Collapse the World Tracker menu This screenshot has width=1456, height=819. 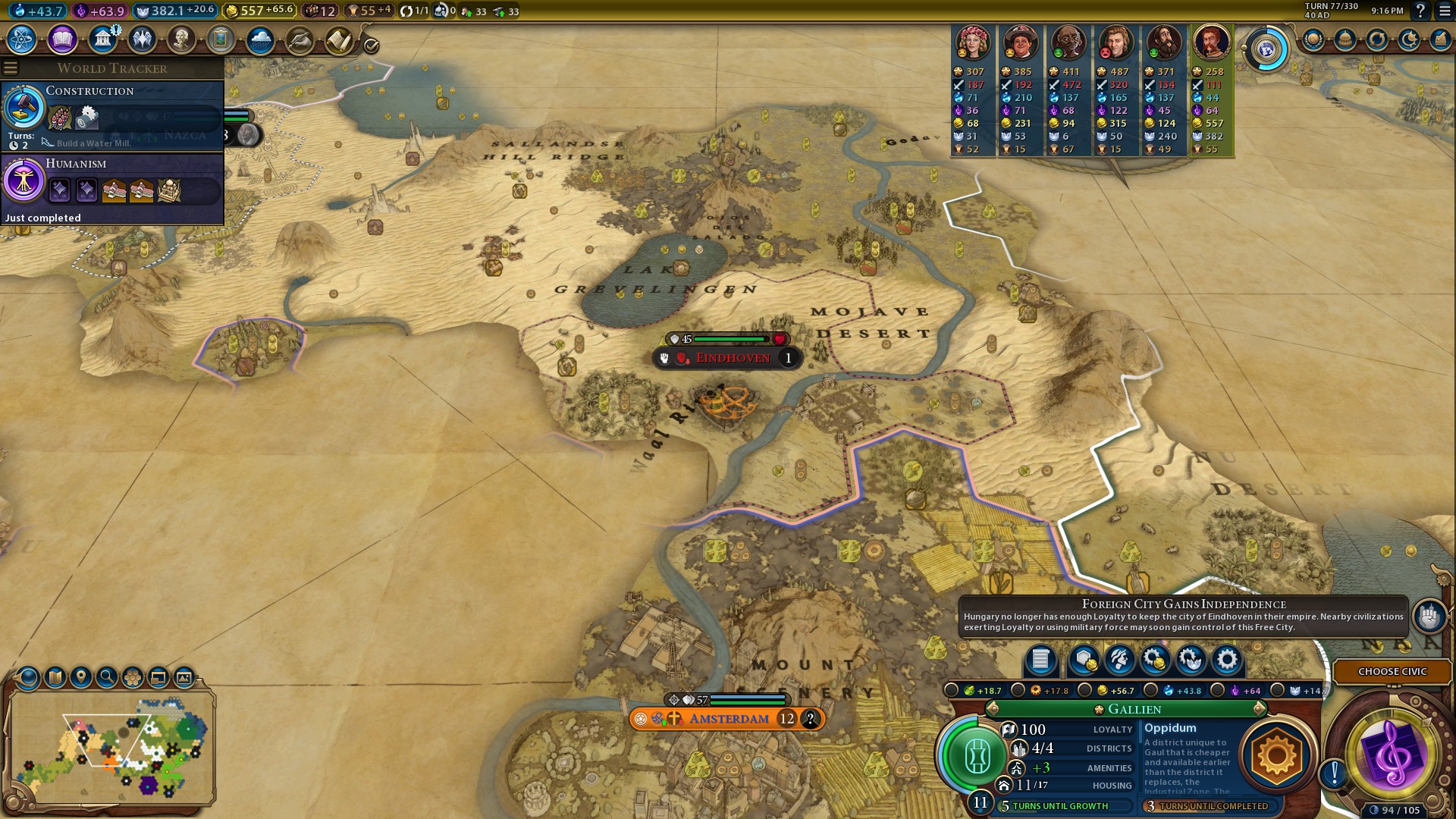[x=11, y=68]
